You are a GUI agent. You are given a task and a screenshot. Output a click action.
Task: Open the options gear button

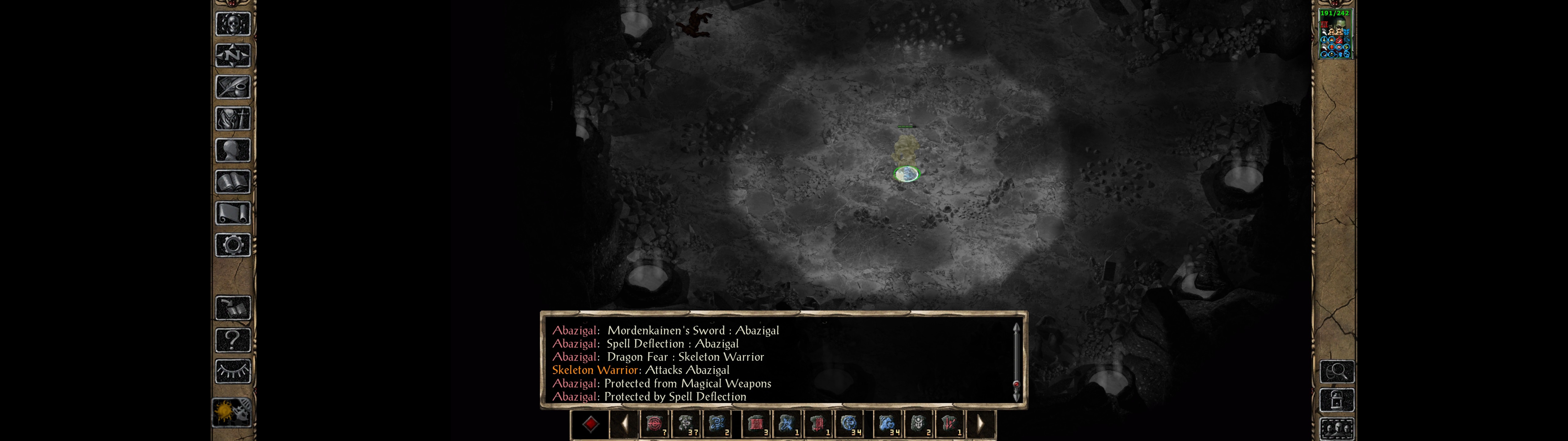(x=232, y=245)
